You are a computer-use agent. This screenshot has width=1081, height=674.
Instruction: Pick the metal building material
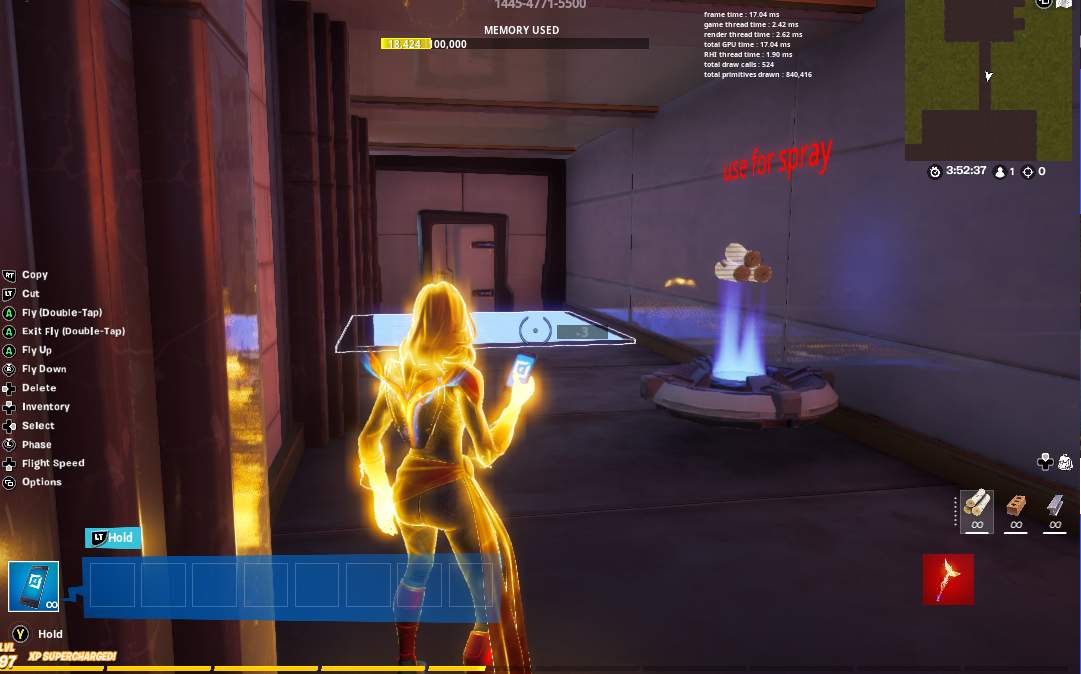point(1054,505)
